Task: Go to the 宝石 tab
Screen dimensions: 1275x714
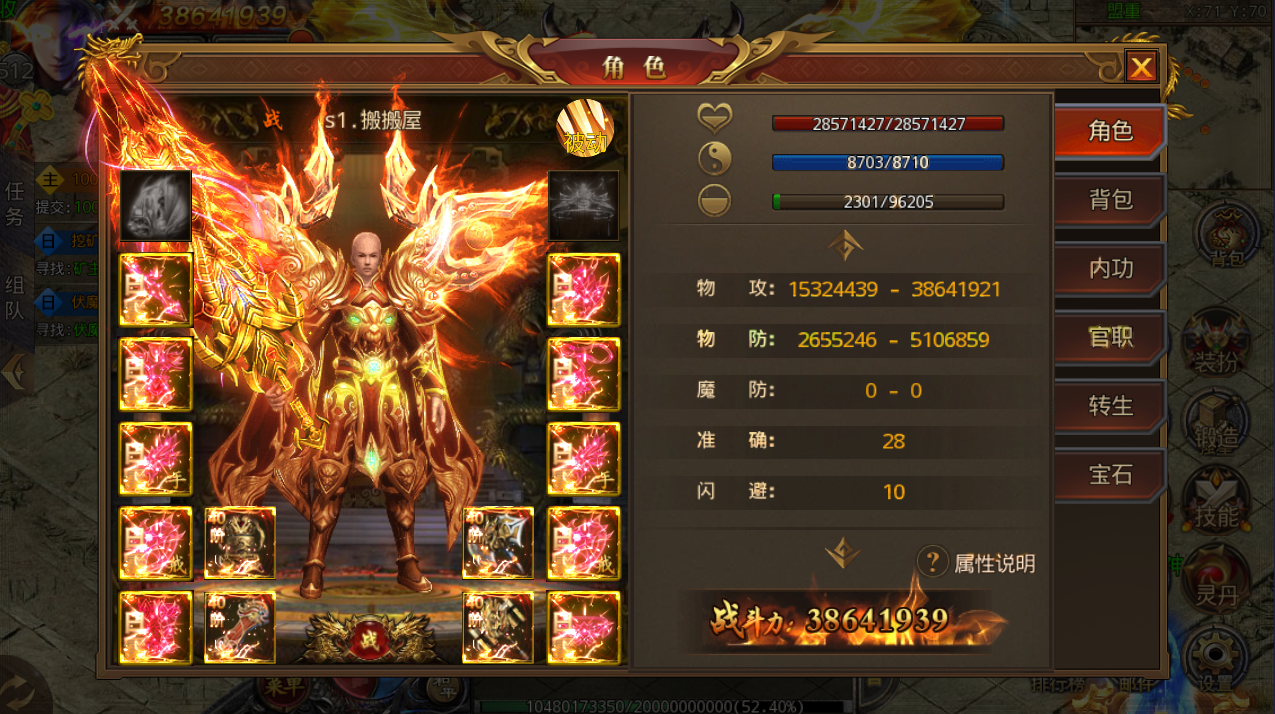Action: (x=1109, y=474)
